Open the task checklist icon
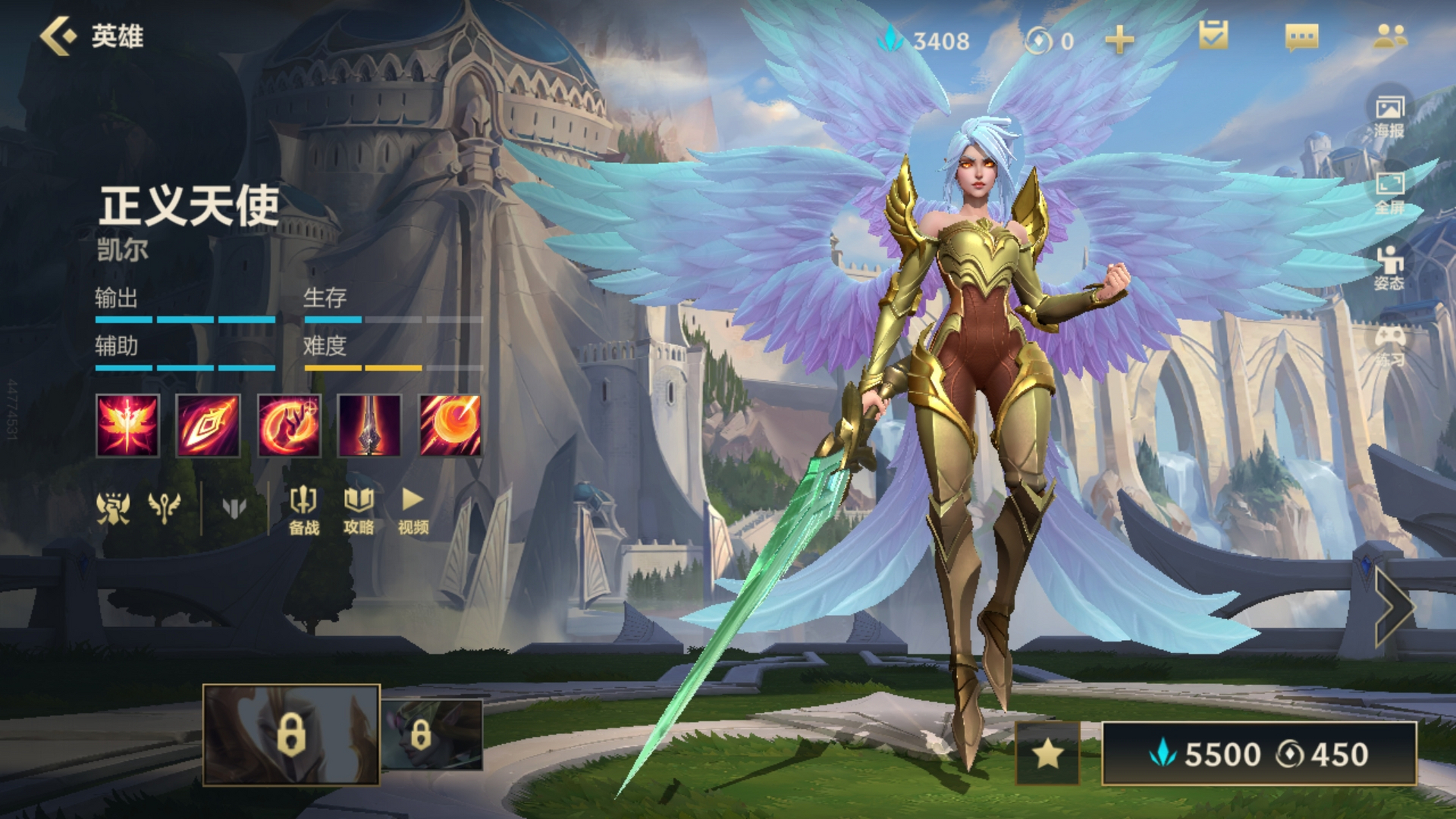Screen dimensions: 1456x819 tap(1213, 36)
